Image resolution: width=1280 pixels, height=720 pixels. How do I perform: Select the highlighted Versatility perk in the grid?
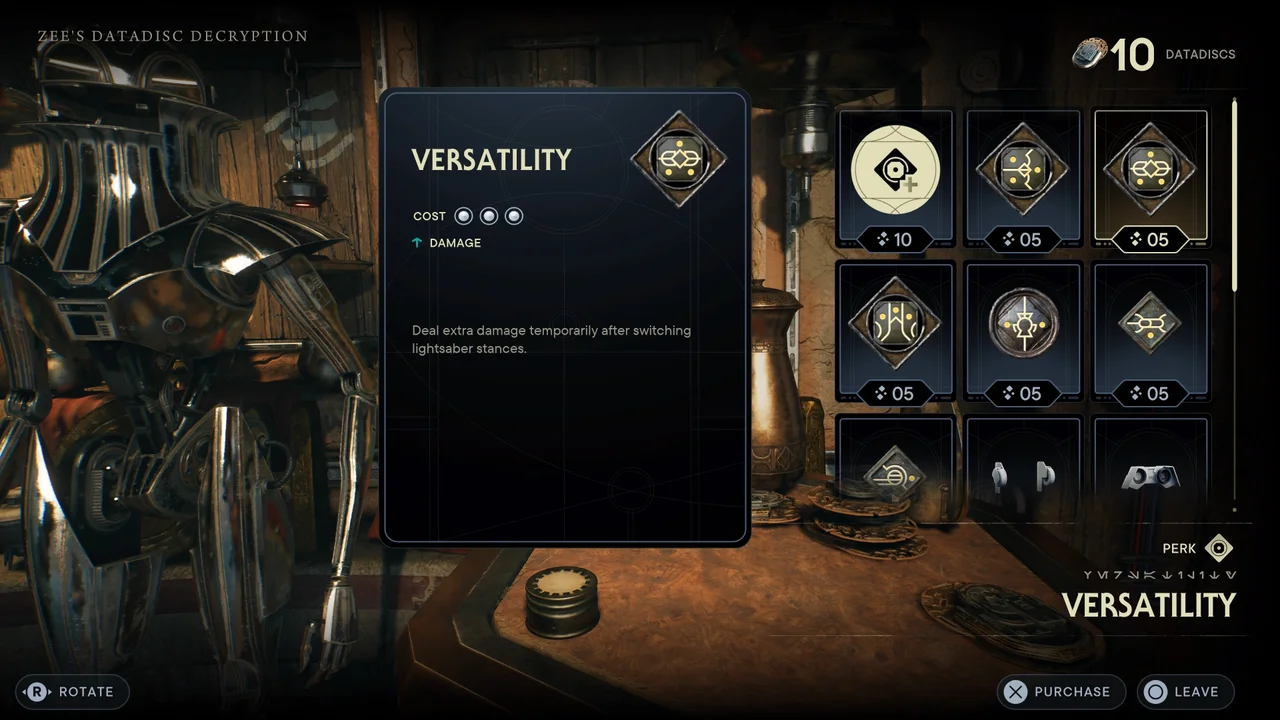(x=1151, y=170)
